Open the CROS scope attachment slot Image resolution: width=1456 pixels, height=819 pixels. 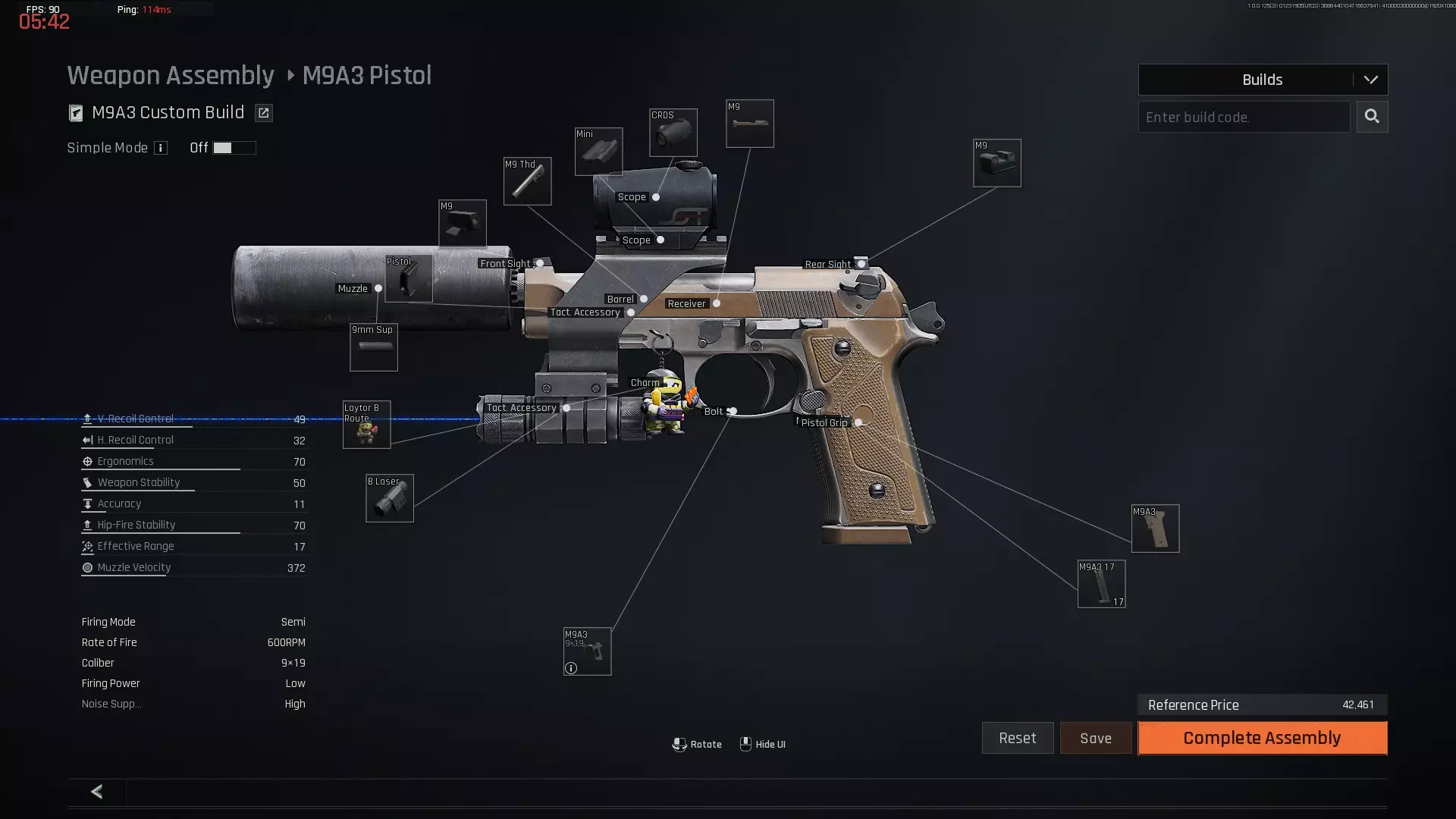point(673,133)
